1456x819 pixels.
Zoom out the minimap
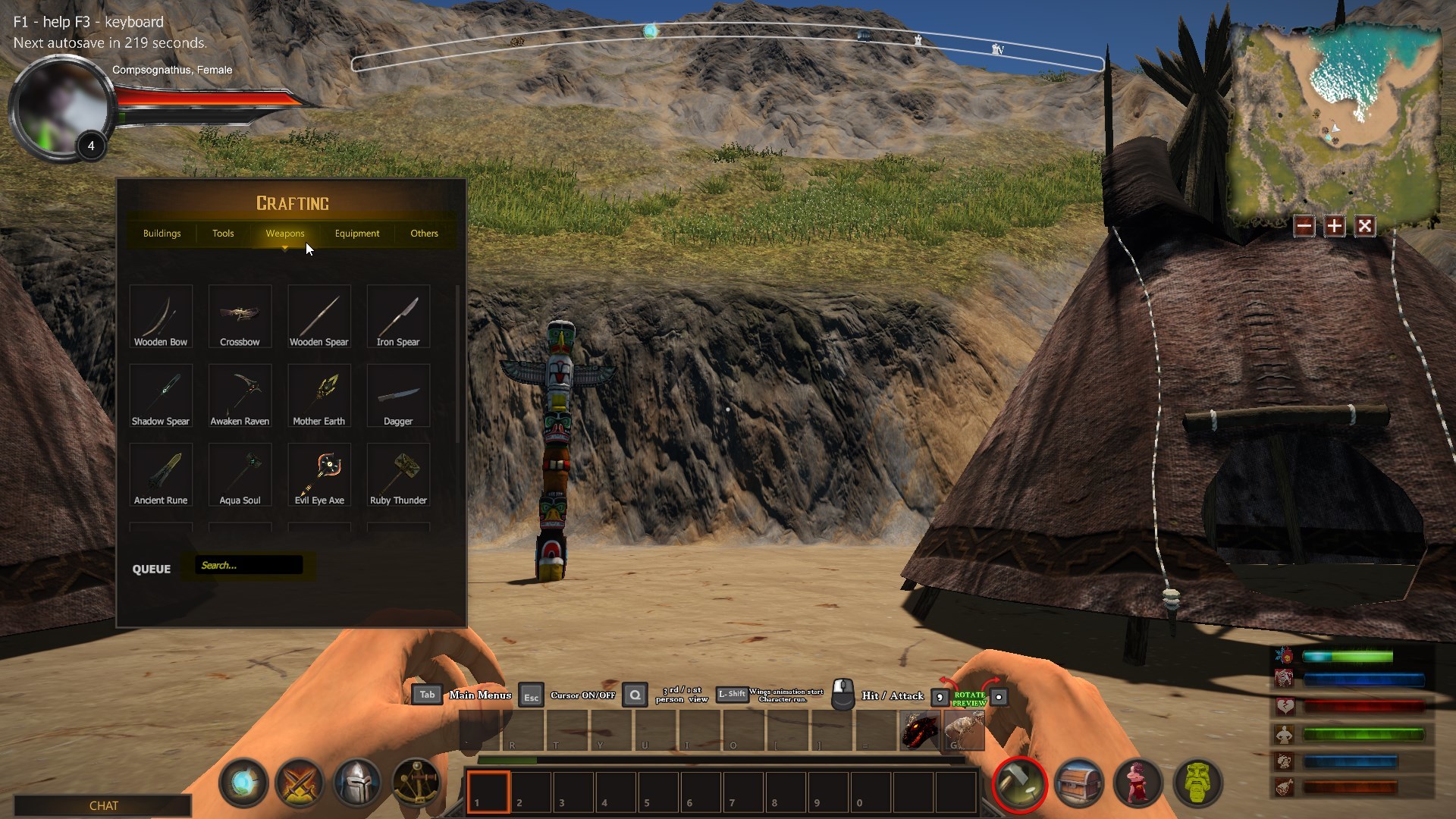(x=1304, y=226)
